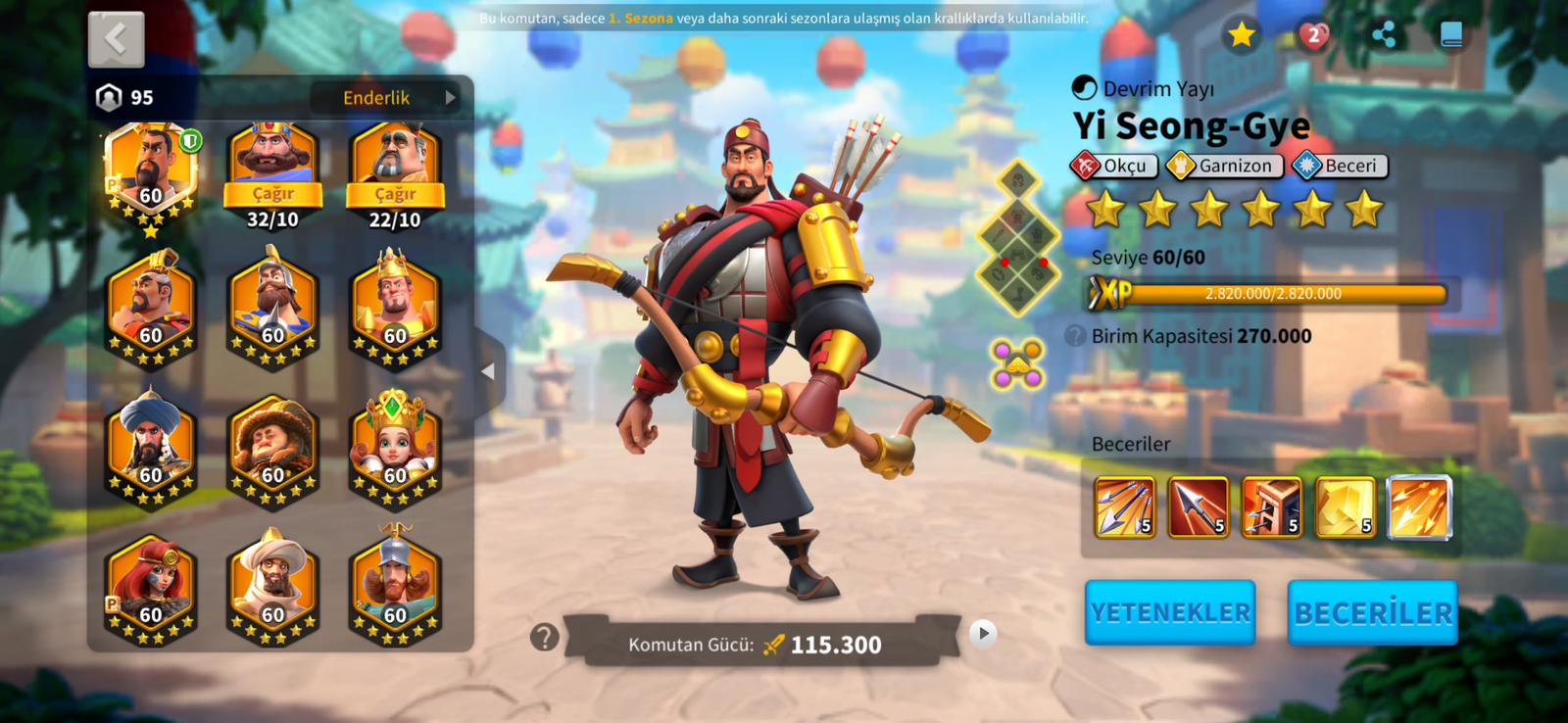Mark commander with the star favorite icon
Viewport: 1568px width, 723px height.
click(x=1242, y=35)
